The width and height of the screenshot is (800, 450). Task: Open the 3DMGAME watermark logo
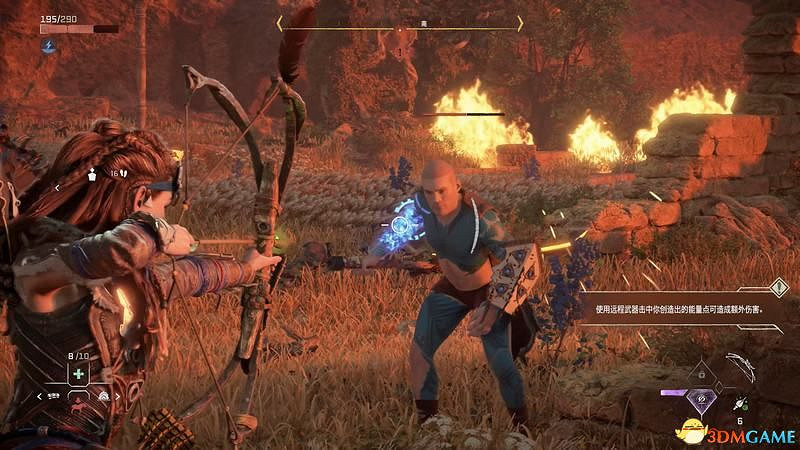click(734, 430)
